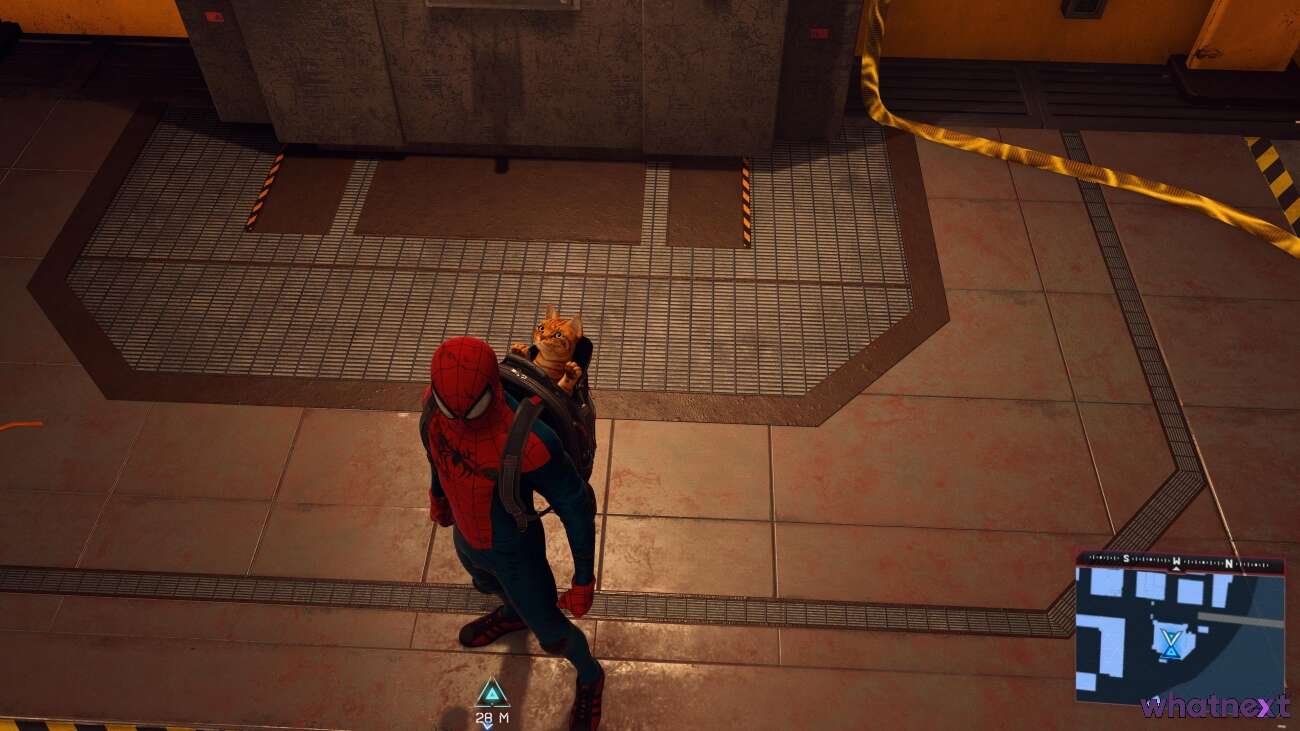The width and height of the screenshot is (1300, 731).
Task: Select N on the compass bar
Action: click(x=1229, y=562)
